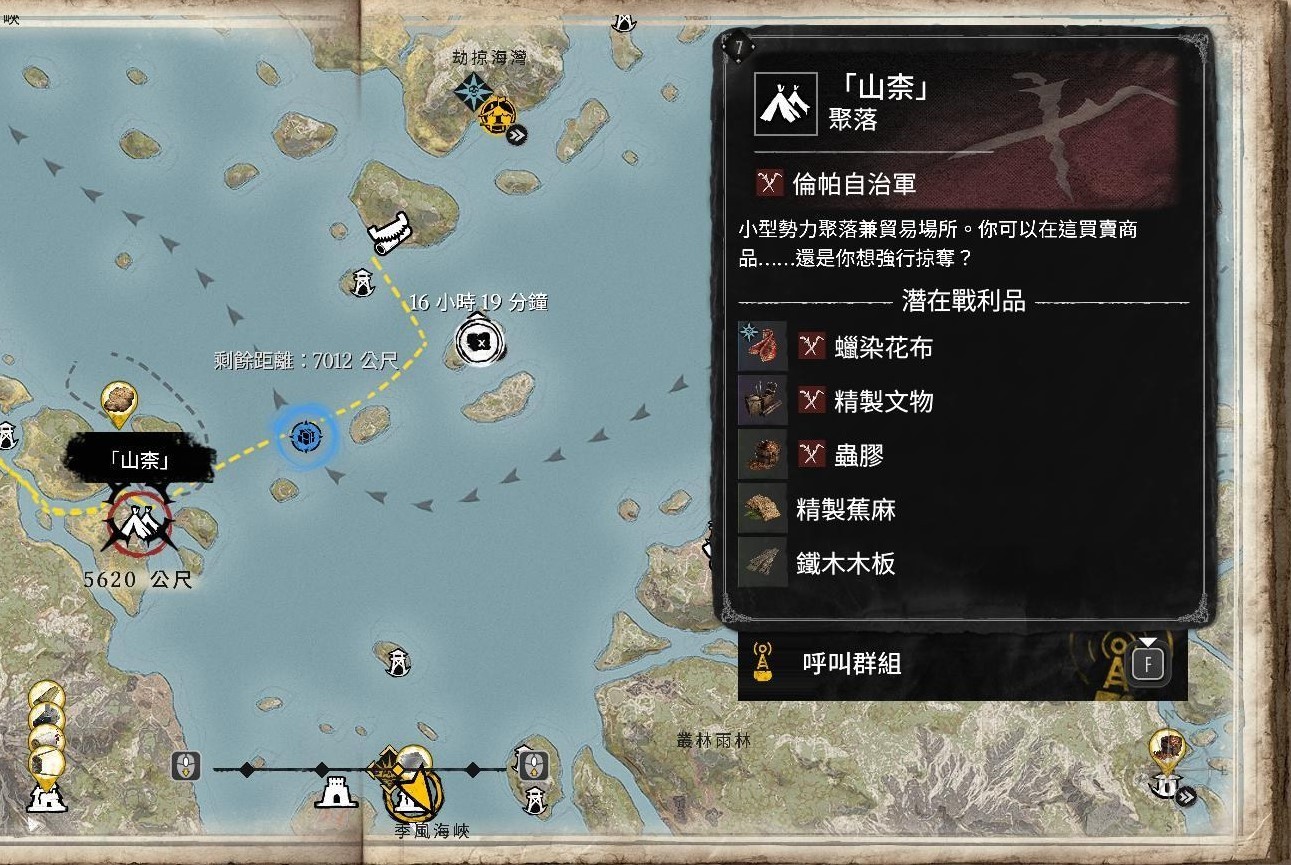
Task: Click the 鐵木木板 loot item image
Action: (762, 563)
